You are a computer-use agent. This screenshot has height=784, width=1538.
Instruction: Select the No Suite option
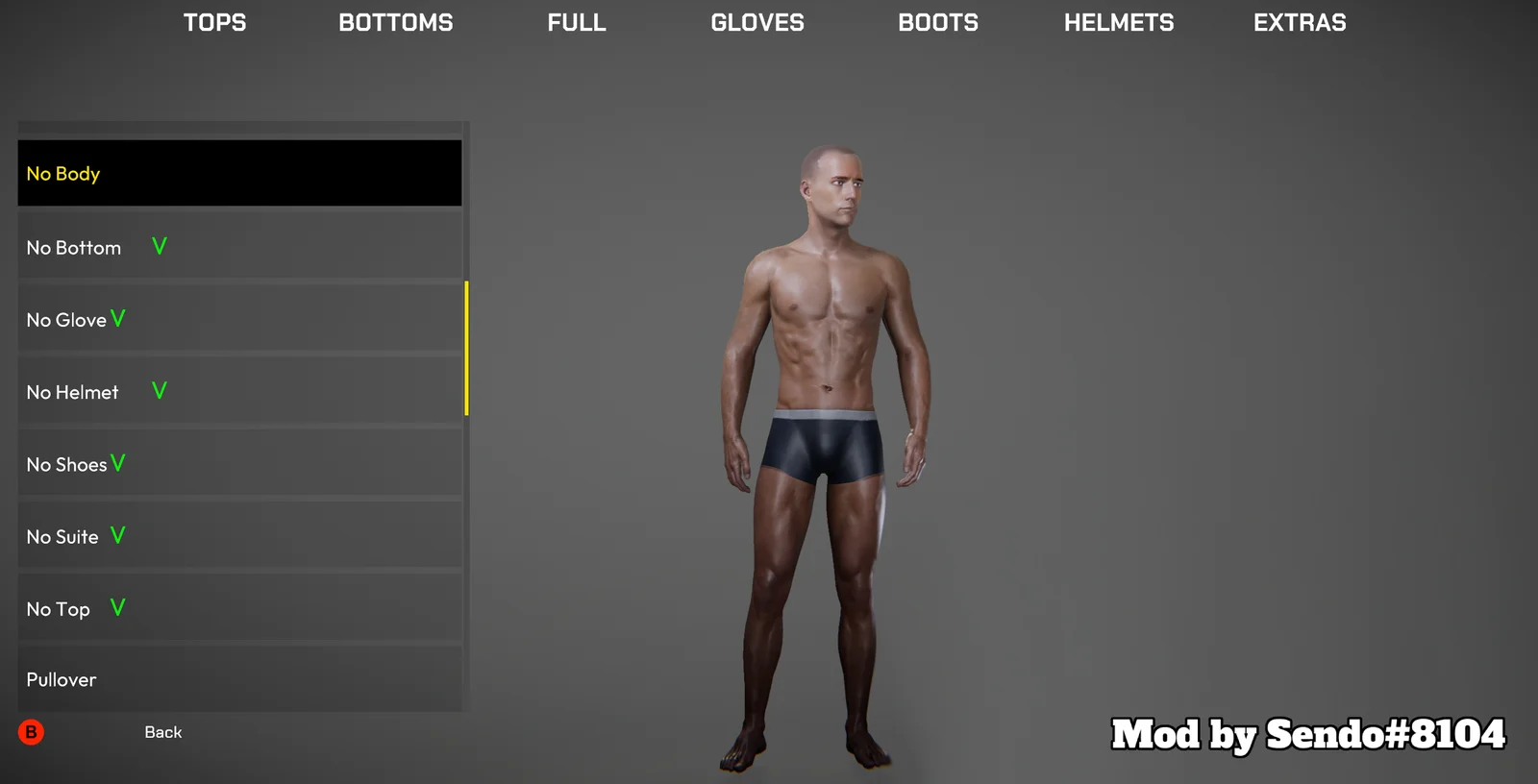(239, 536)
